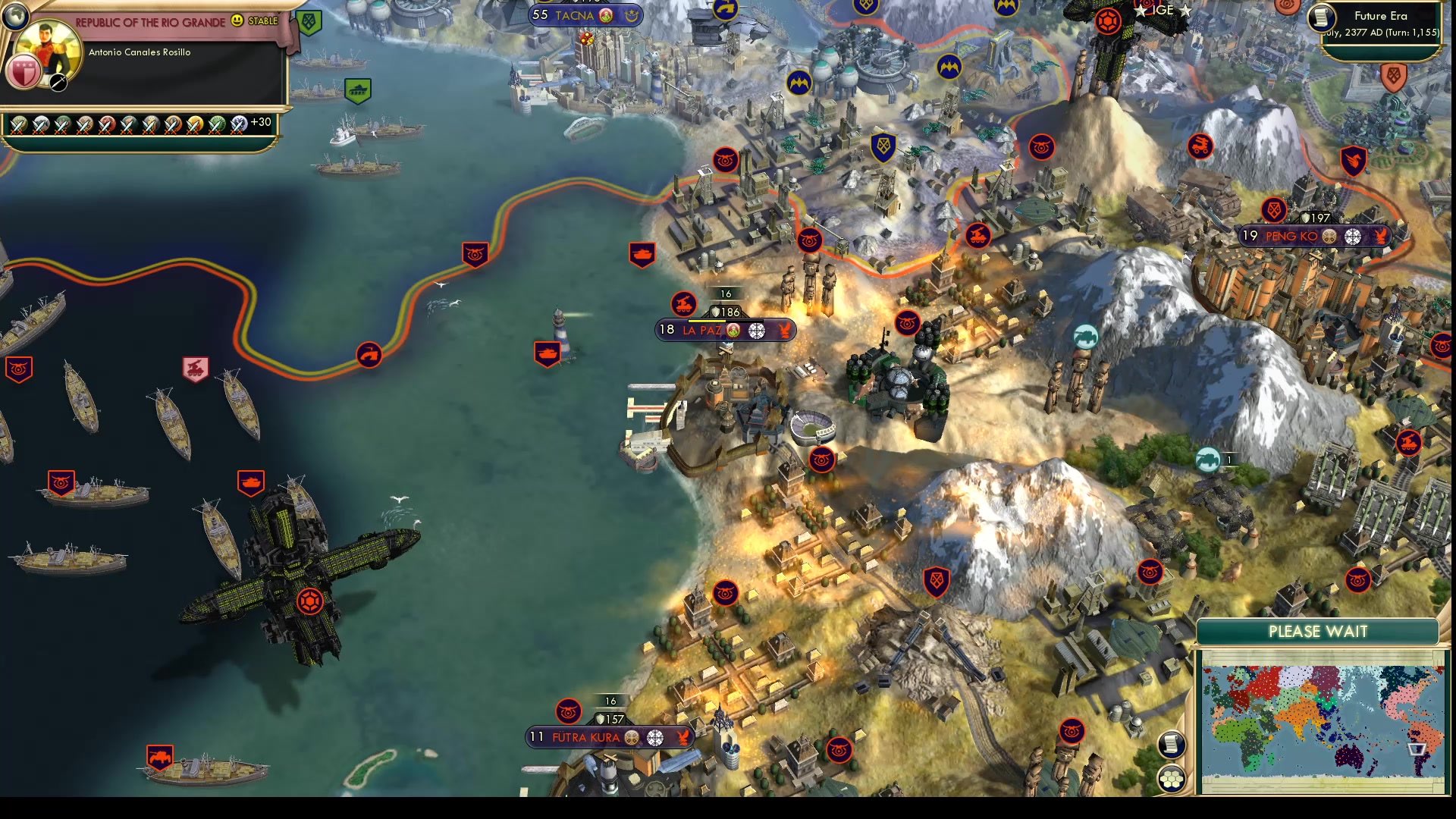Click the green tank promotion badge near the ships

click(x=358, y=90)
